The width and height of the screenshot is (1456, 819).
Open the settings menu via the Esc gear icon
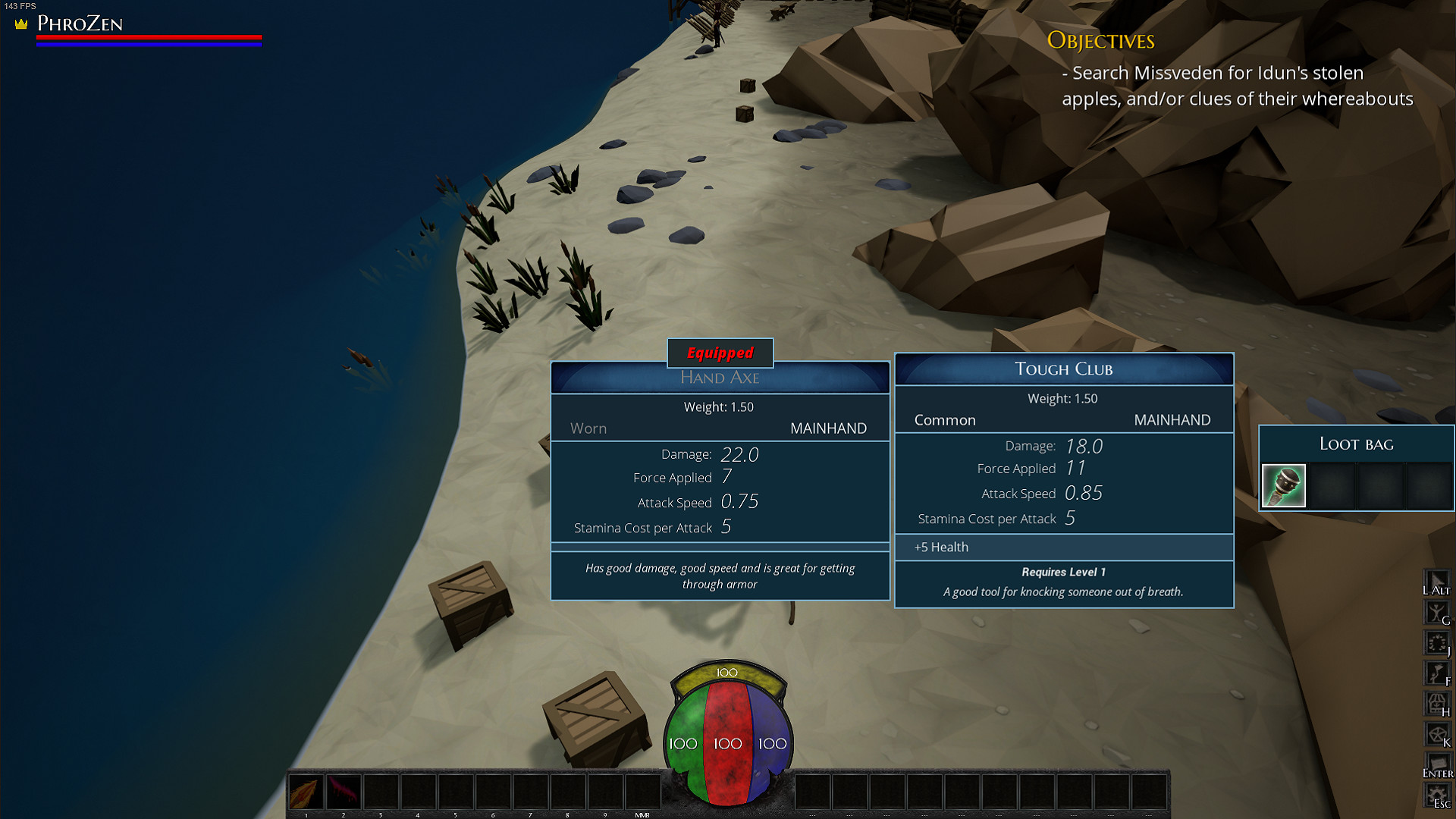(1437, 792)
